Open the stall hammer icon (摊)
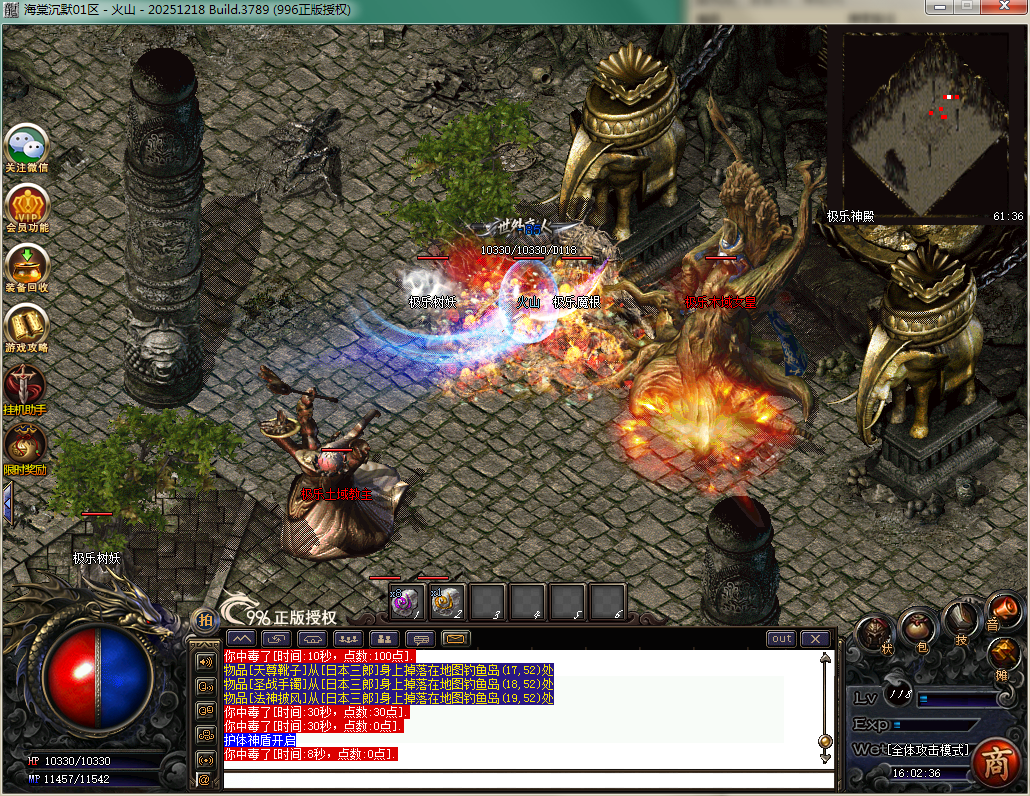 point(1003,655)
